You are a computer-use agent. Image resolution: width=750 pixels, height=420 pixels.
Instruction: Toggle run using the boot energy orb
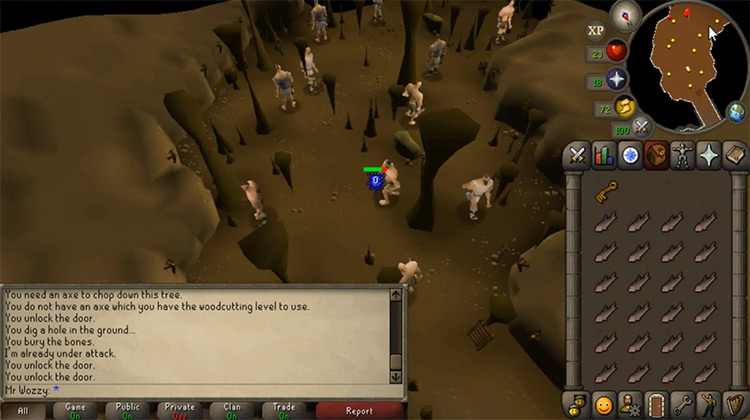(627, 107)
